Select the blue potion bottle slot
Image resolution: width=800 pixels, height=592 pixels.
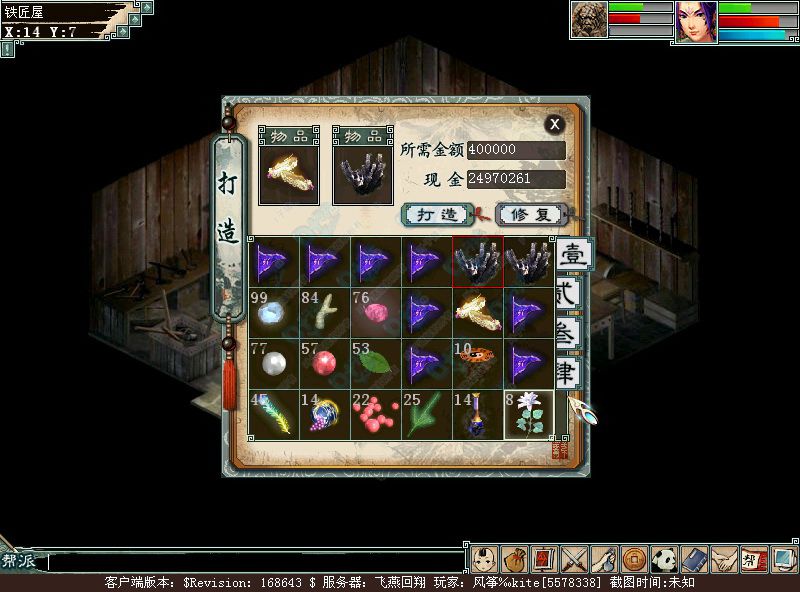click(x=478, y=415)
